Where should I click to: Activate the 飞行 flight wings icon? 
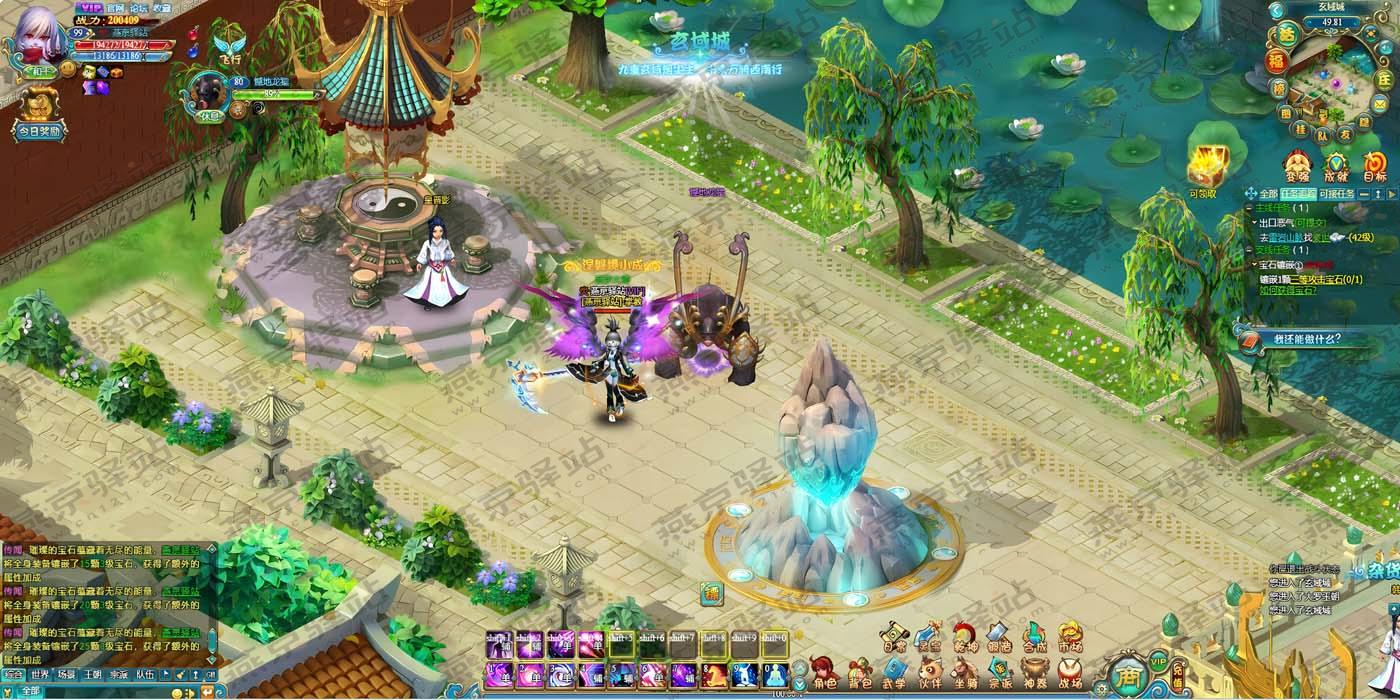click(229, 47)
